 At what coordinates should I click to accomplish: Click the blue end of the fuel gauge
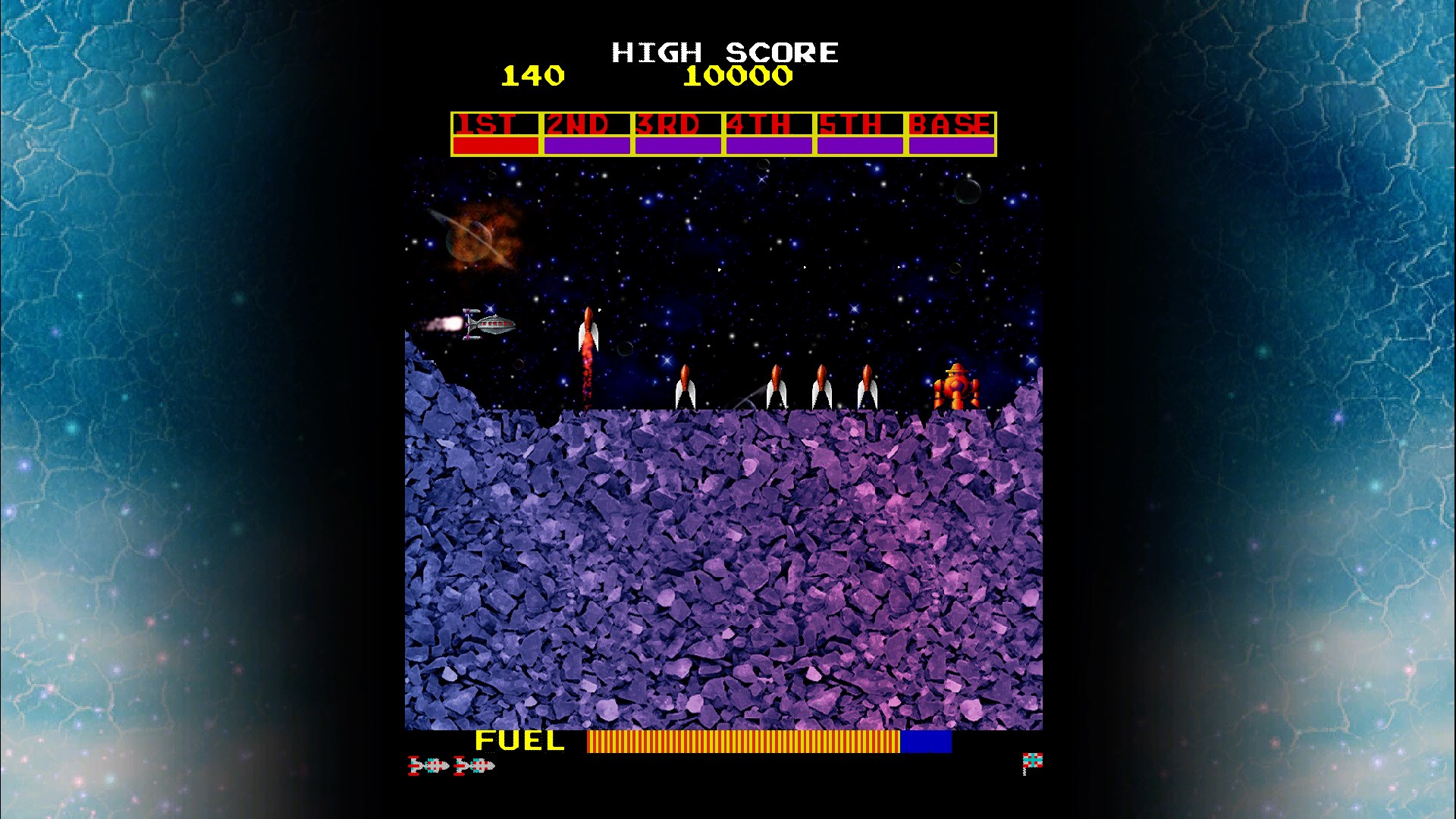924,742
